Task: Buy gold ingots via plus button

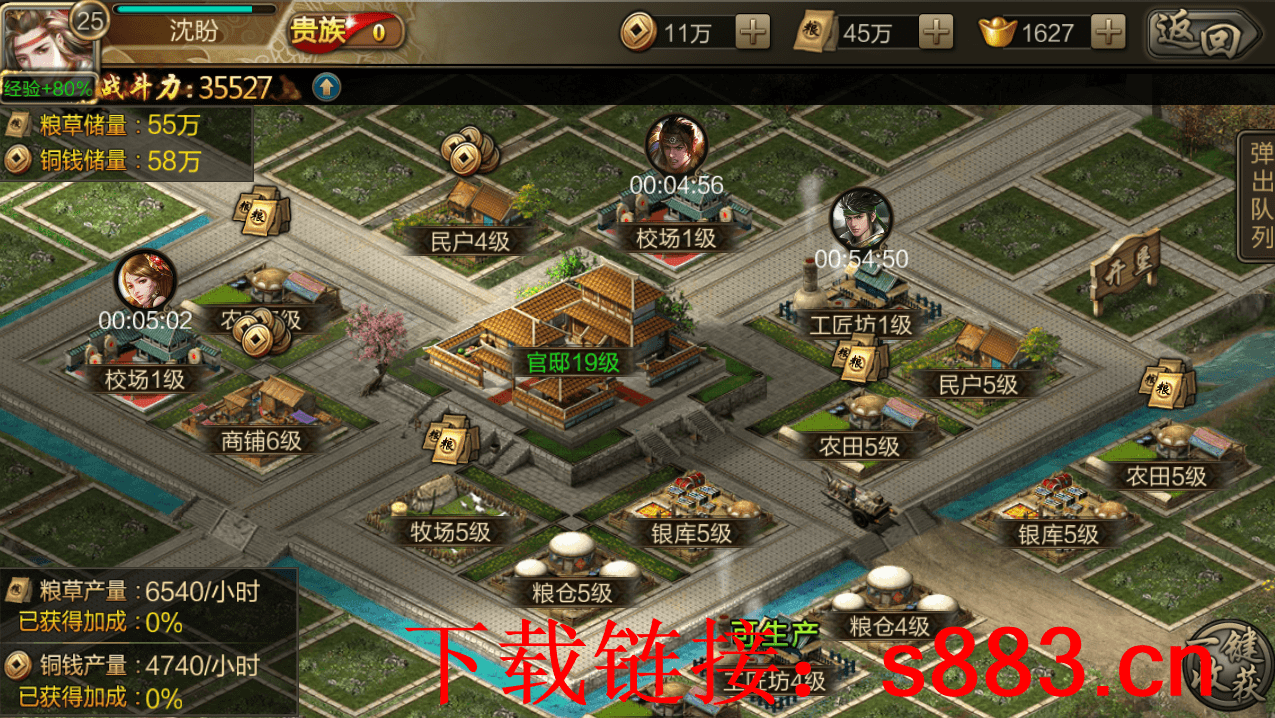Action: pos(1107,33)
